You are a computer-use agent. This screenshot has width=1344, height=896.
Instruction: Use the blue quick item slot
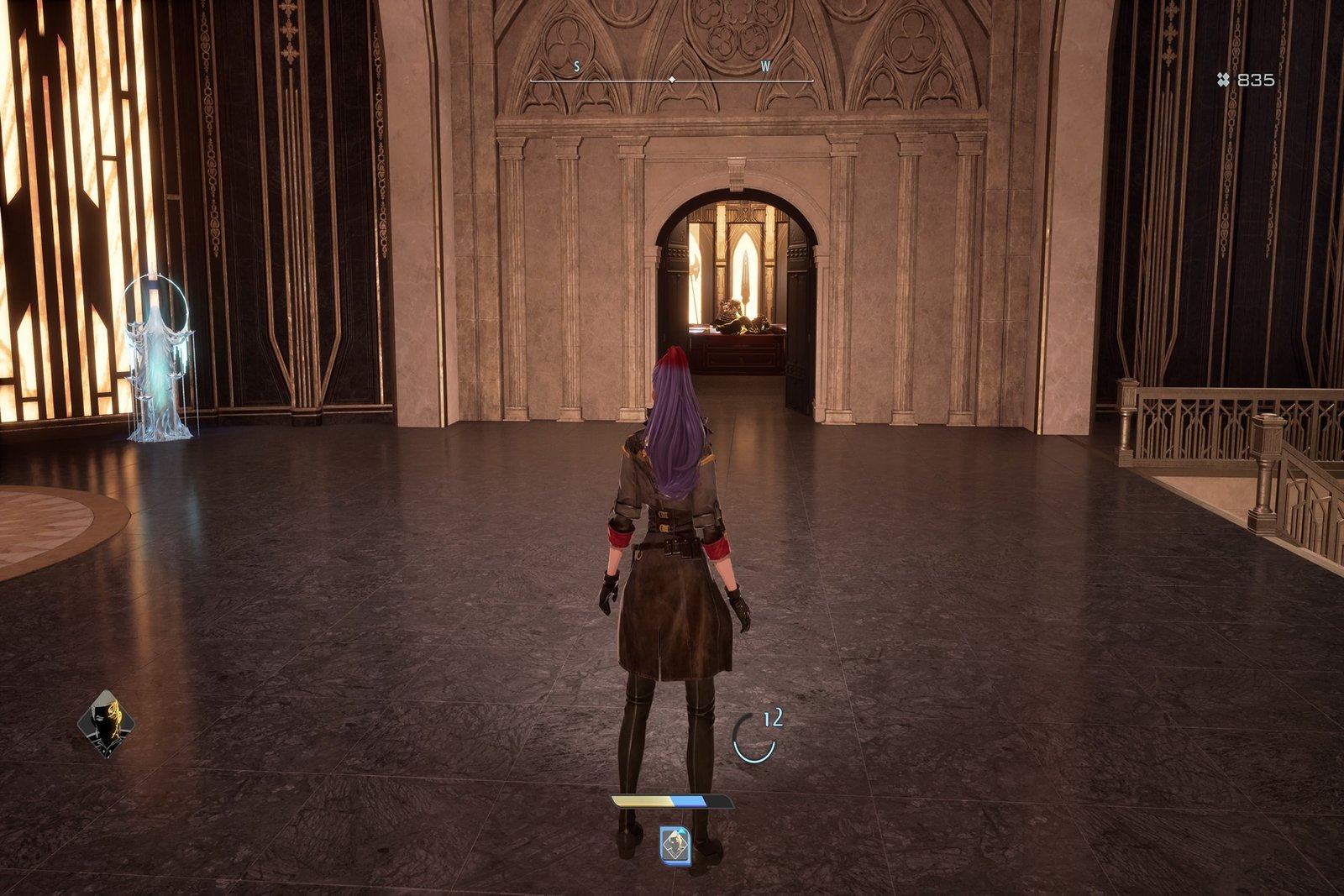pyautogui.click(x=675, y=845)
